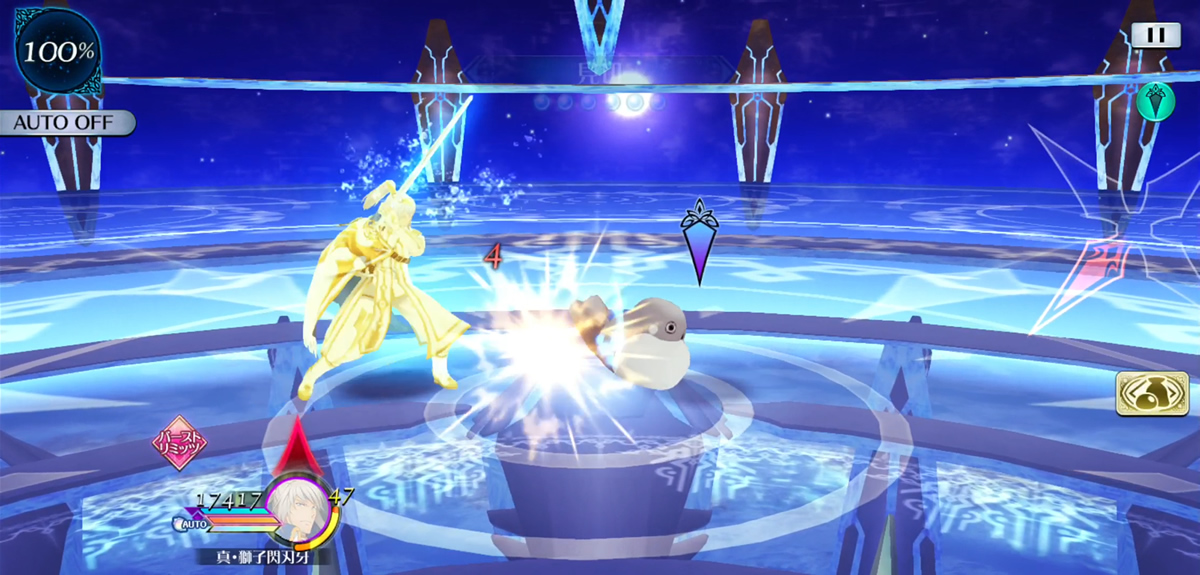Toggle the AUTO OFF battle mode
The width and height of the screenshot is (1200, 575).
click(66, 123)
